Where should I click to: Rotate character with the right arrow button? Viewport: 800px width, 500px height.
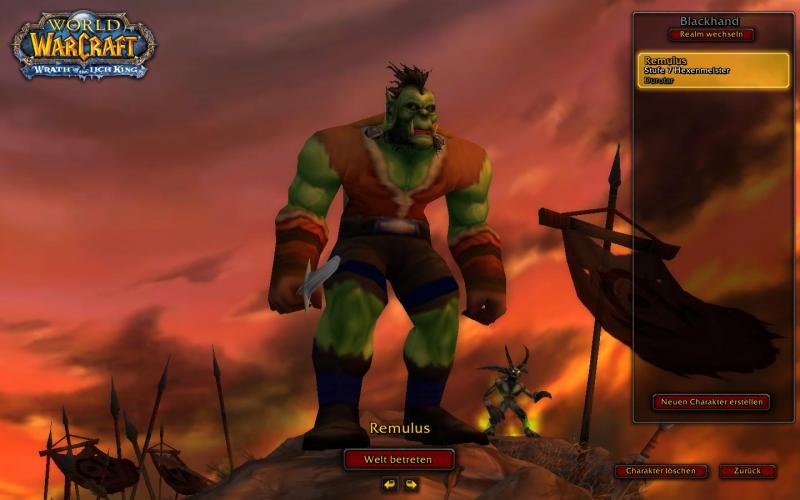[x=410, y=484]
